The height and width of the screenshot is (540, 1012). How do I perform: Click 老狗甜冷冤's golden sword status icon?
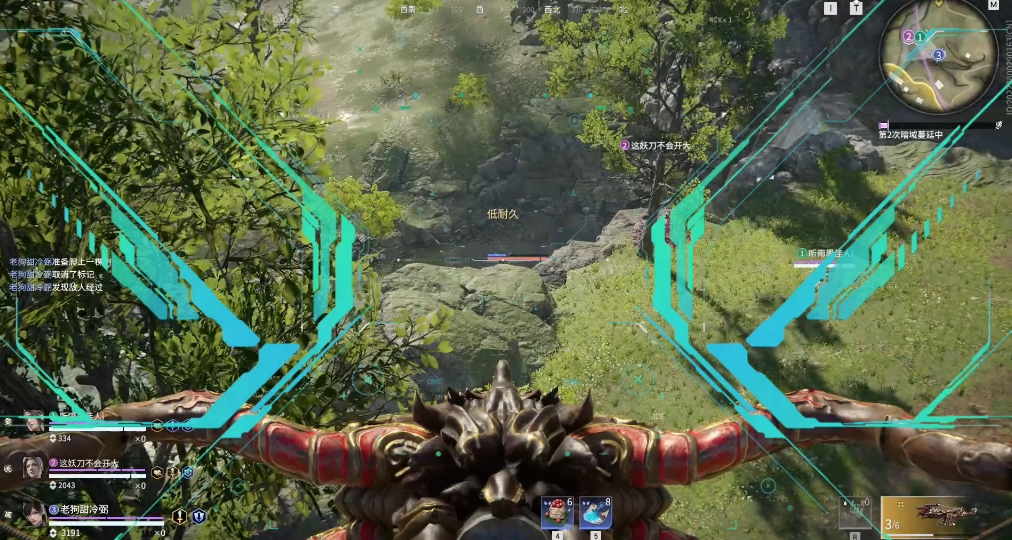tap(180, 516)
